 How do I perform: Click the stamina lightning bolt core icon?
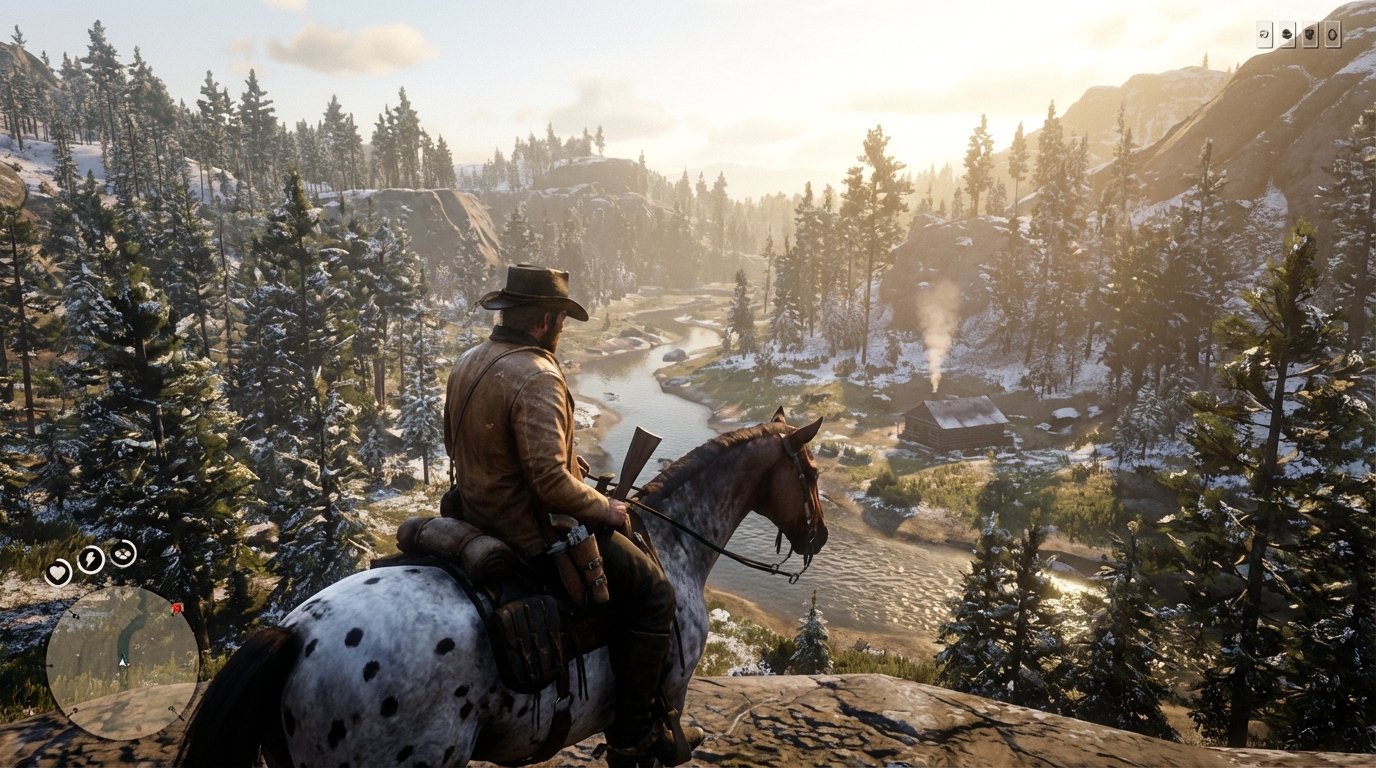[x=90, y=559]
